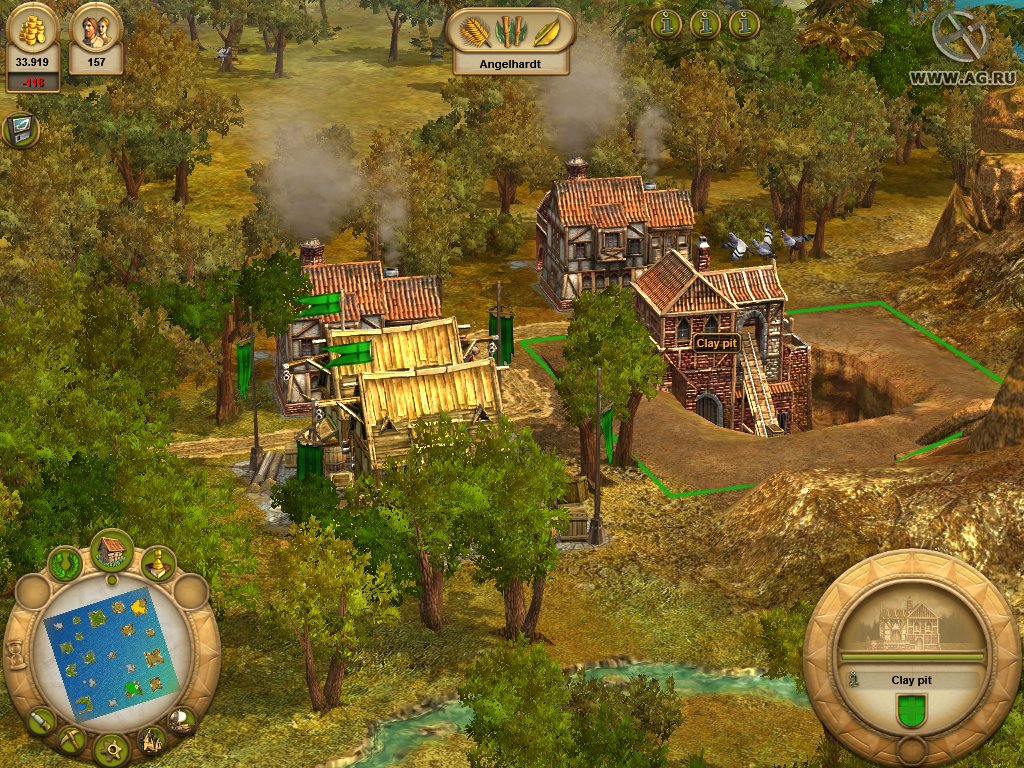Open the small green monitor icon

click(19, 129)
